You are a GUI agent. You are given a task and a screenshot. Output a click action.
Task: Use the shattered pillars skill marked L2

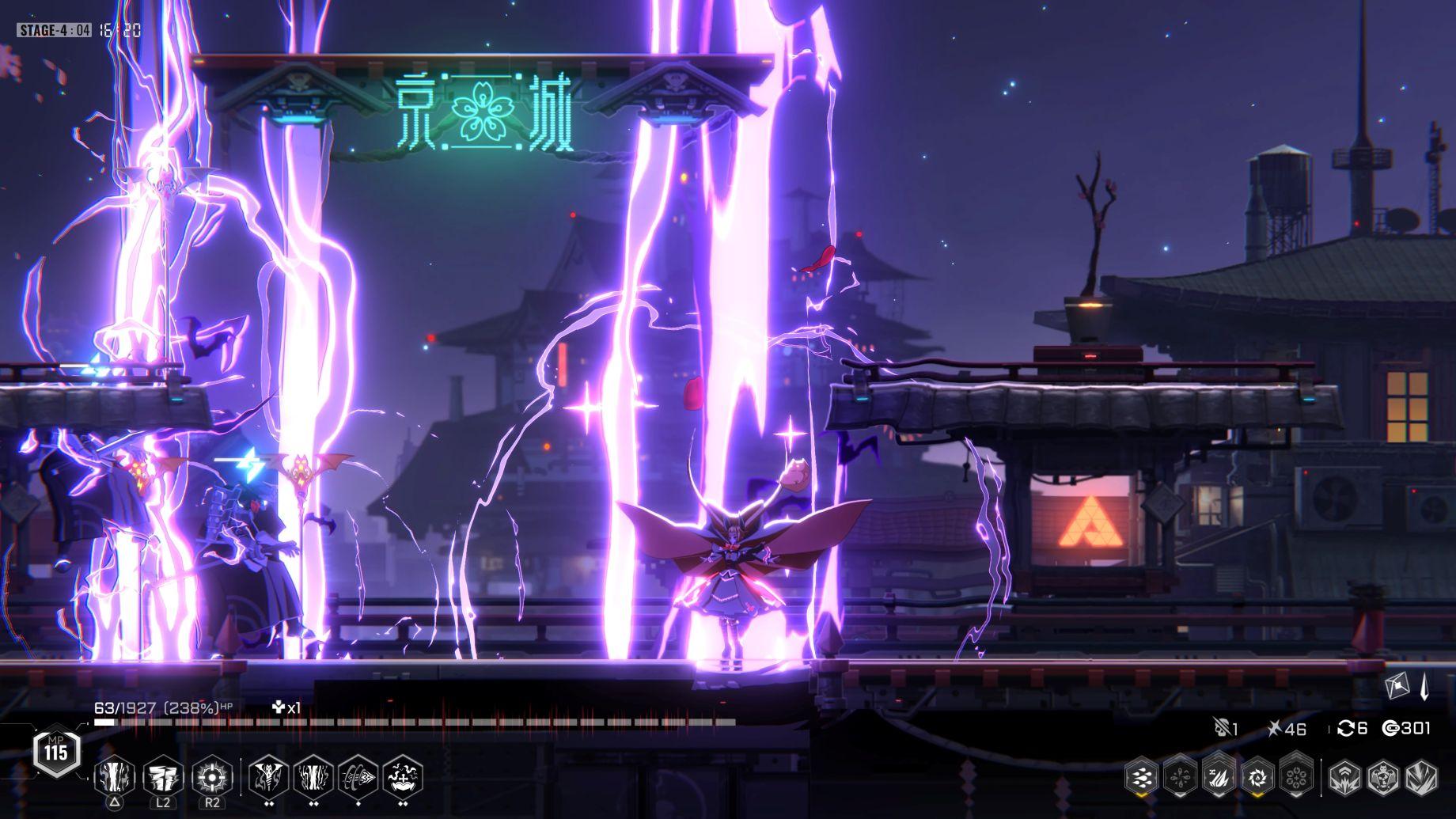(x=163, y=777)
